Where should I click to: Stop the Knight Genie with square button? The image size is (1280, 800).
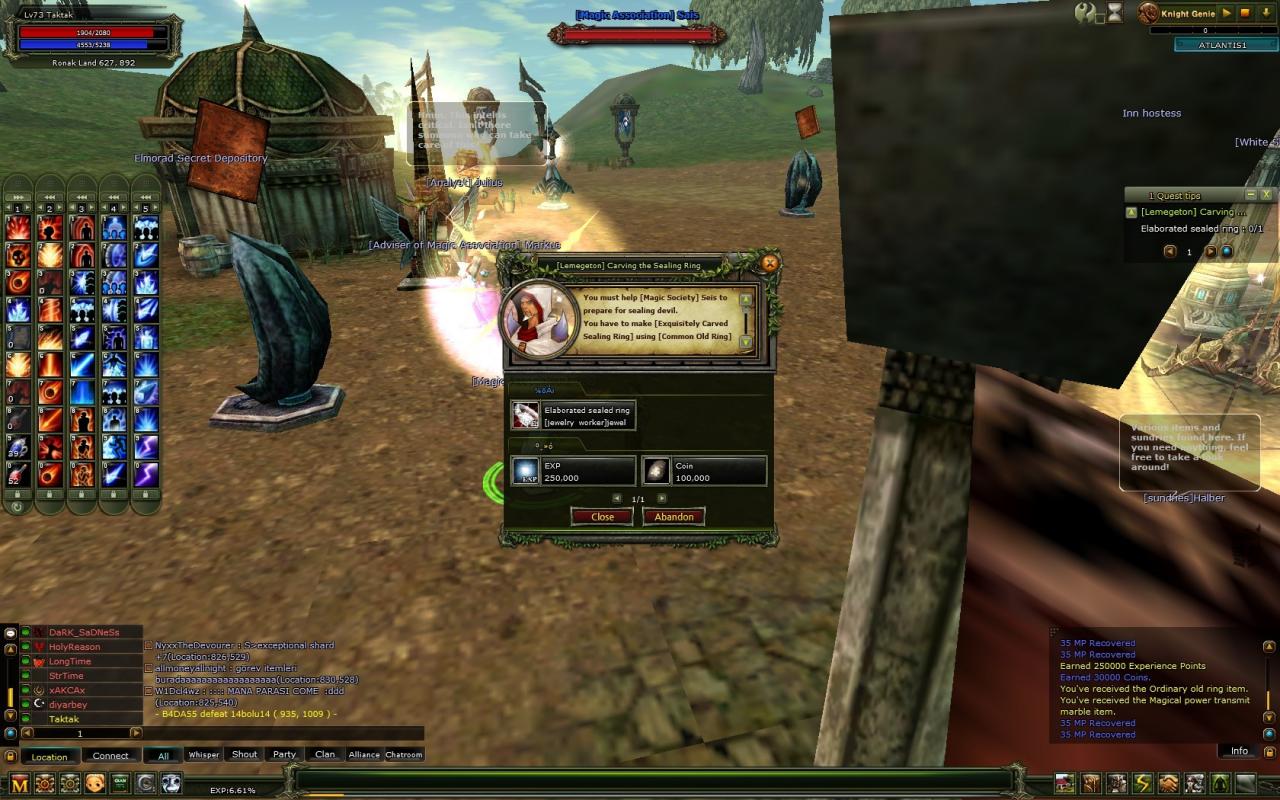(x=1245, y=13)
